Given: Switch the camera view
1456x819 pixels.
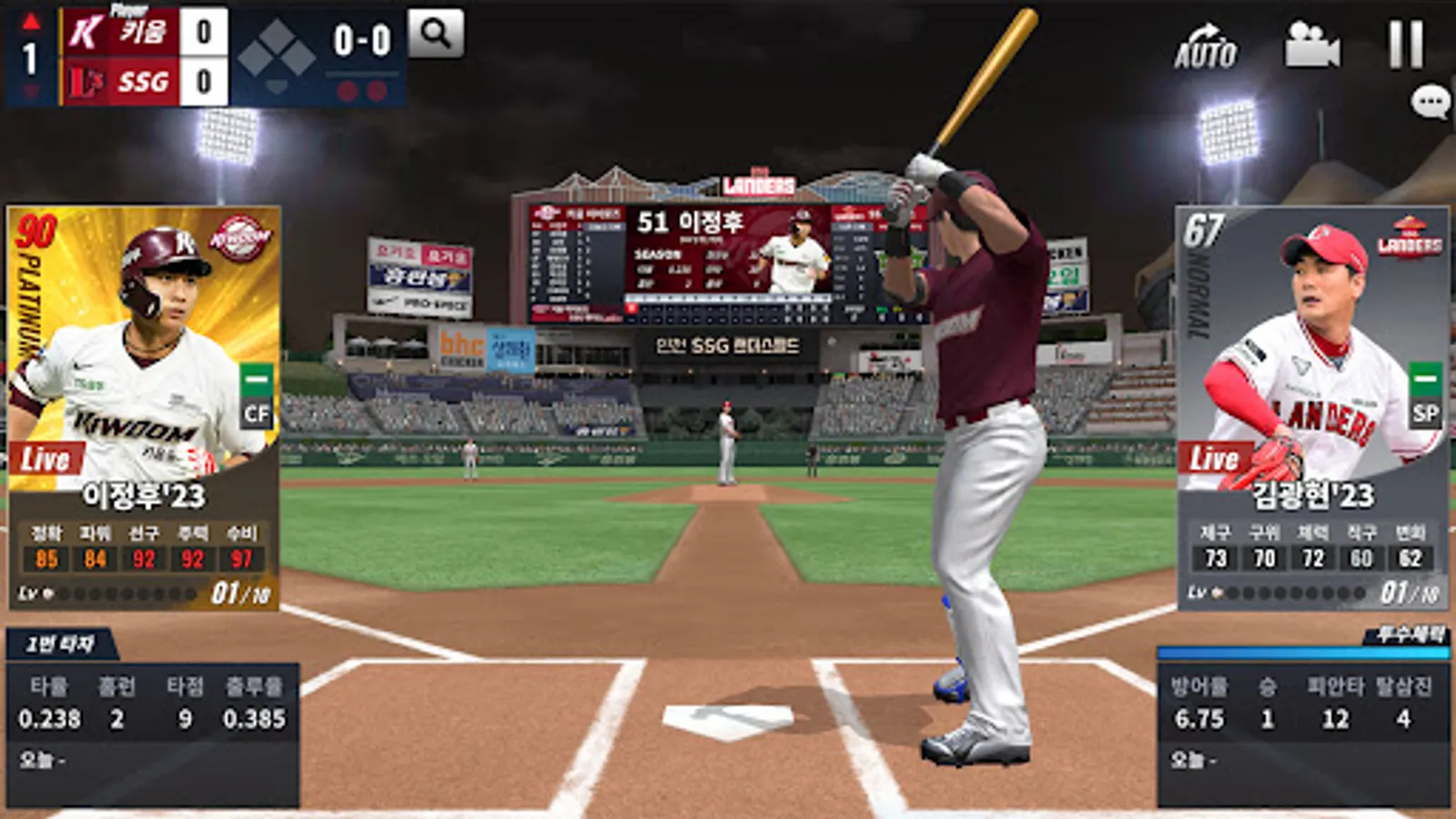Looking at the screenshot, I should click(1311, 45).
